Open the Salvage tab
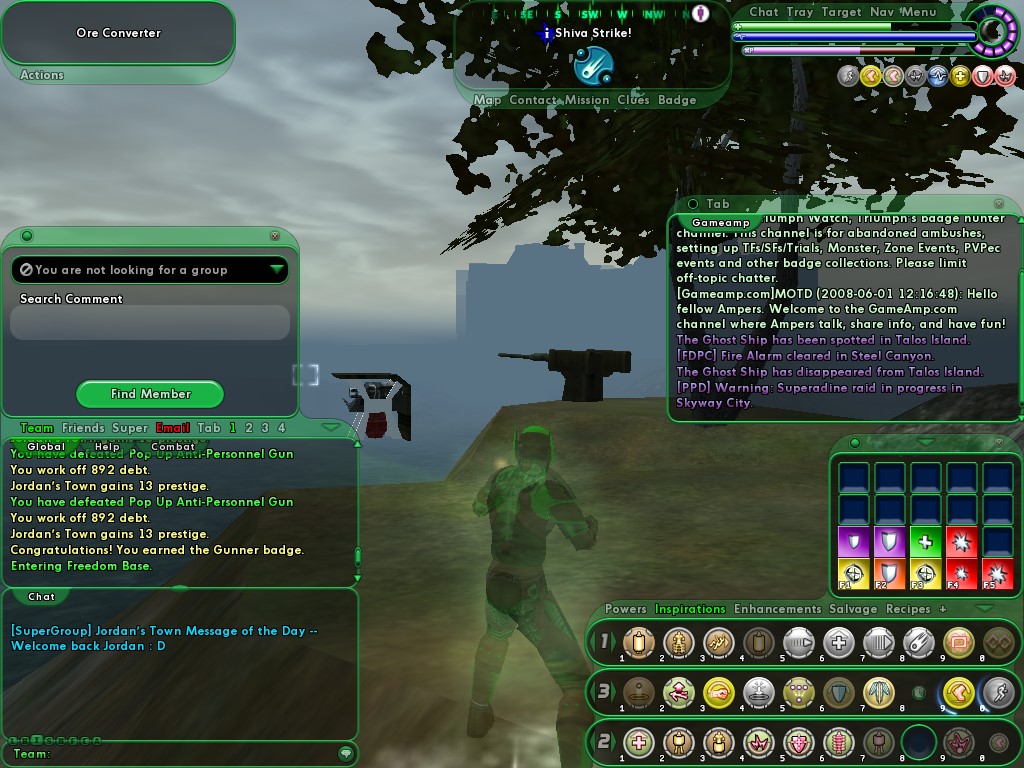This screenshot has height=768, width=1024. click(853, 609)
